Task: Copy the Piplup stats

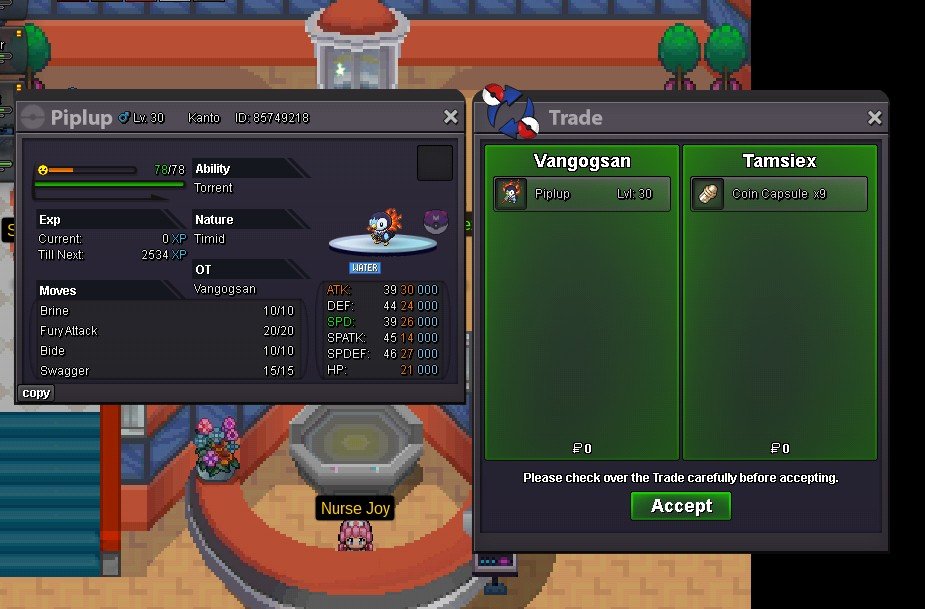Action: point(36,393)
